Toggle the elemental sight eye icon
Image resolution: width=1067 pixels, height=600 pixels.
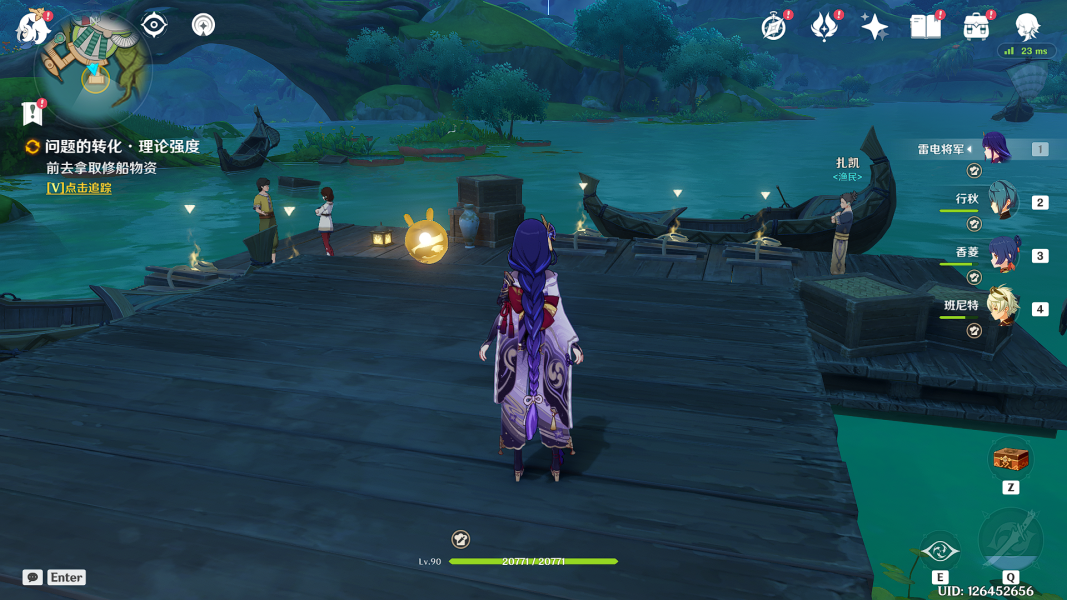pos(154,25)
